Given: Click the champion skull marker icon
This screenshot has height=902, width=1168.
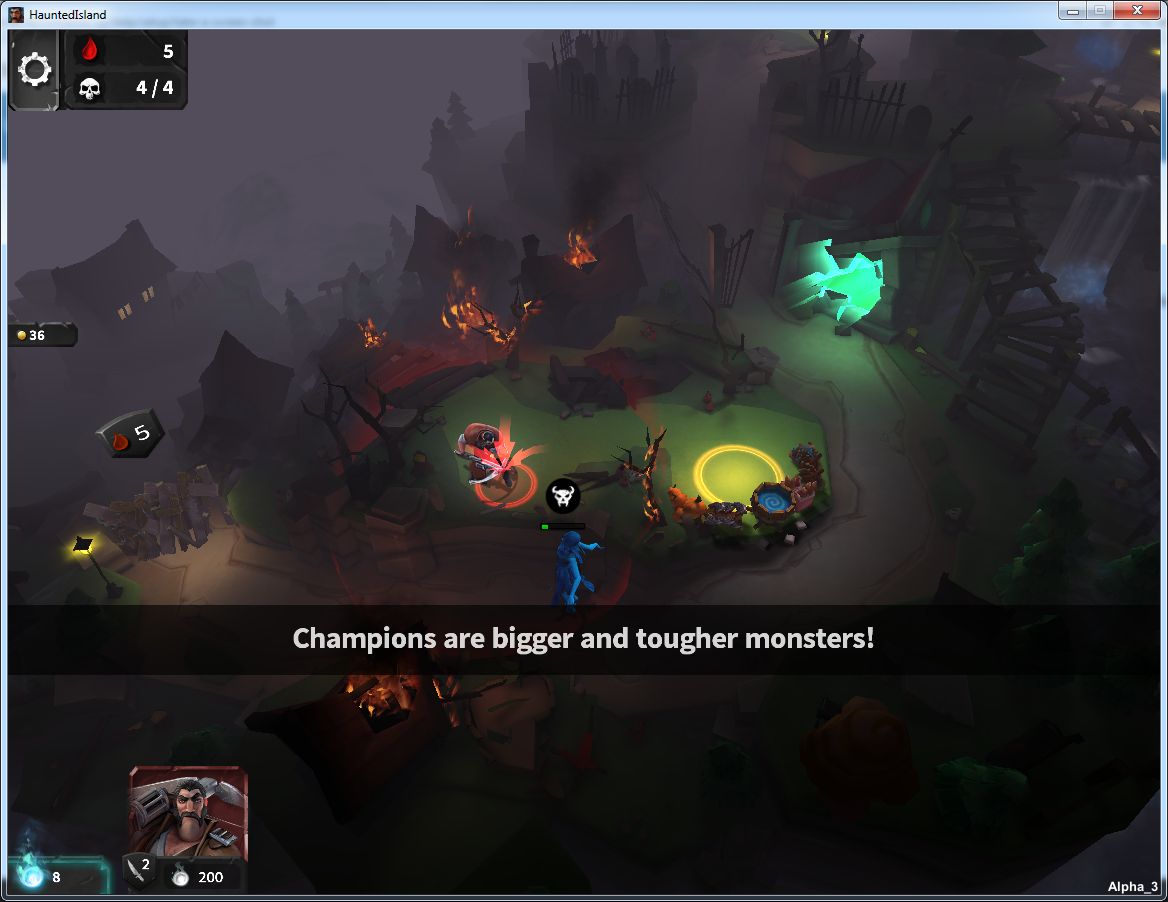Looking at the screenshot, I should (x=562, y=495).
